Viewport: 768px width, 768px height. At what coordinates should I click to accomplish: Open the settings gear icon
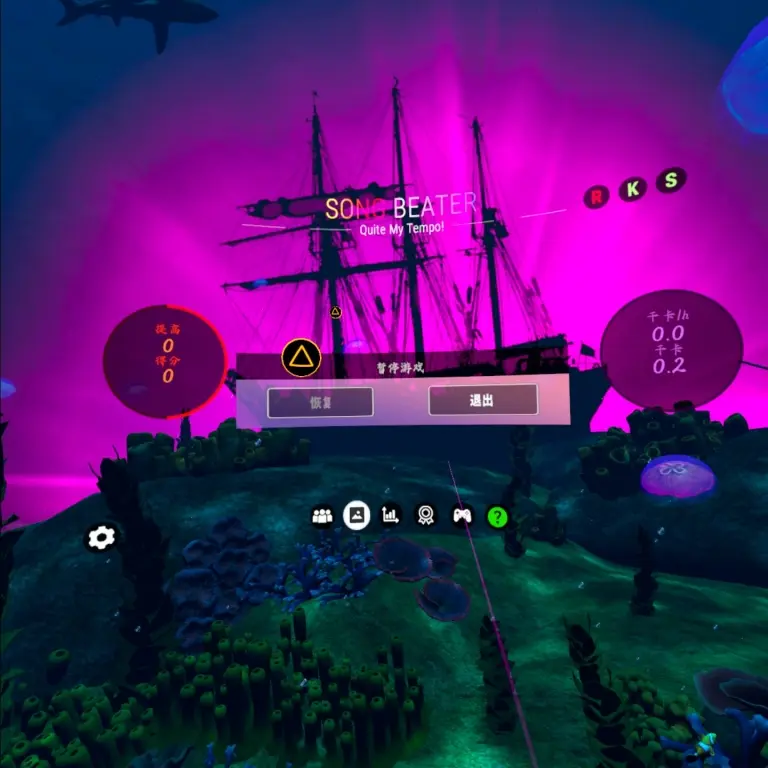tap(102, 538)
